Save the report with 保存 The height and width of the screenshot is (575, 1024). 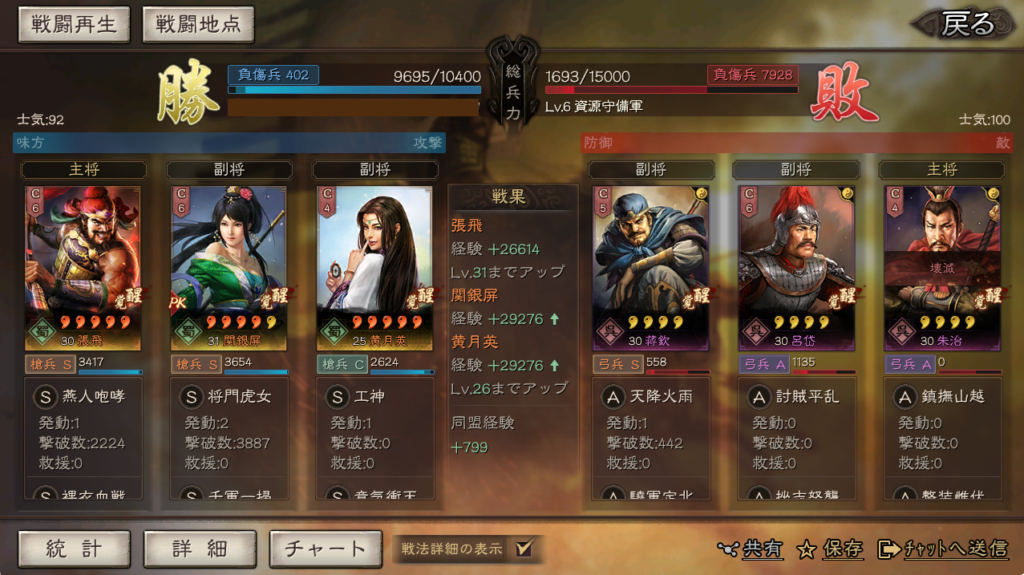click(831, 548)
